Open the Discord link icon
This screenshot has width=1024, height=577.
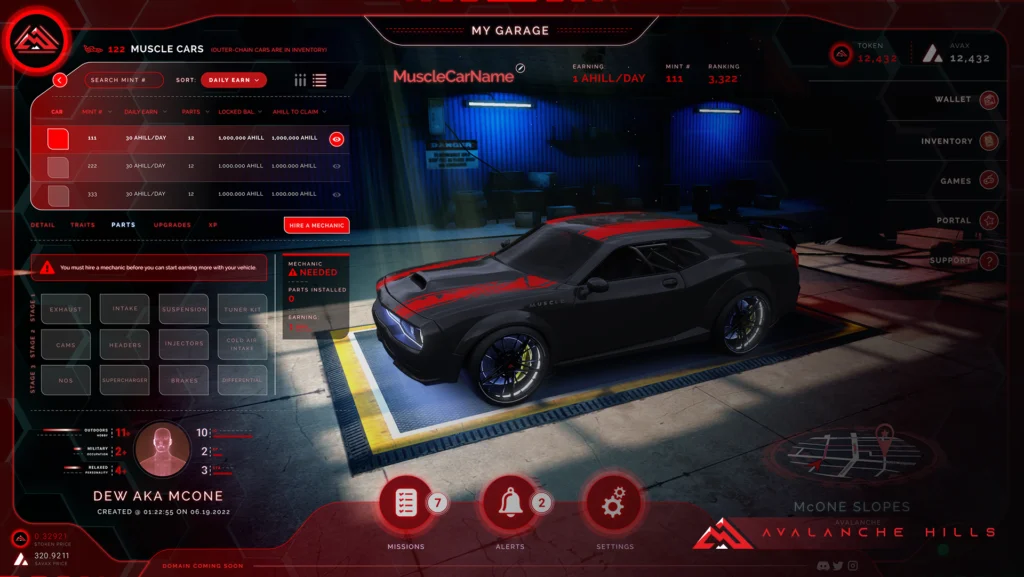click(821, 566)
